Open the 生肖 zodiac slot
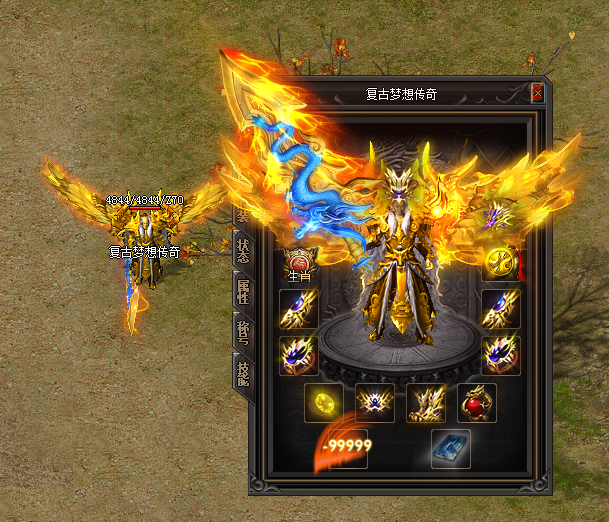This screenshot has width=609, height=522. 299,263
